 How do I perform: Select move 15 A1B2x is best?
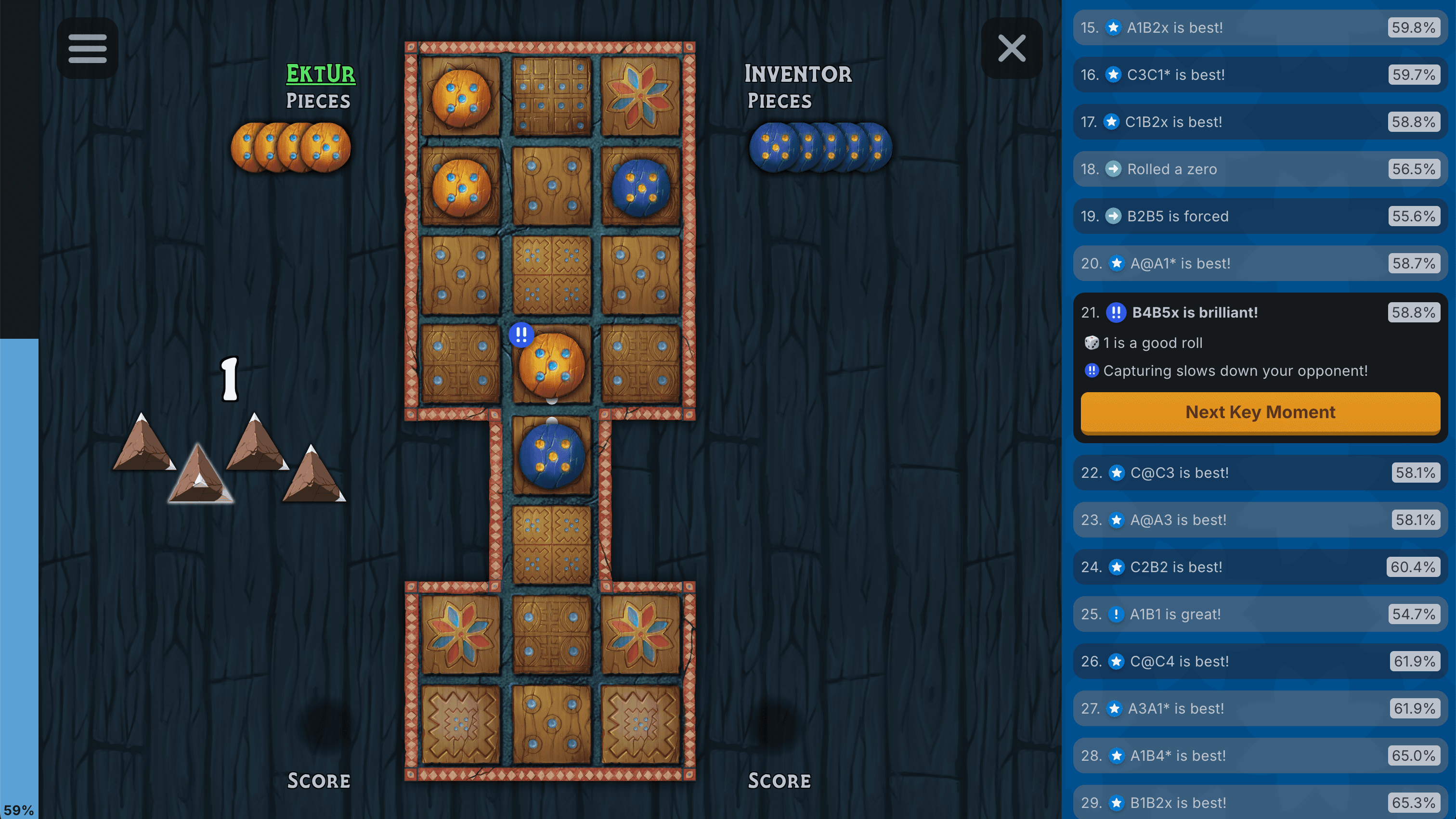[x=1260, y=28]
